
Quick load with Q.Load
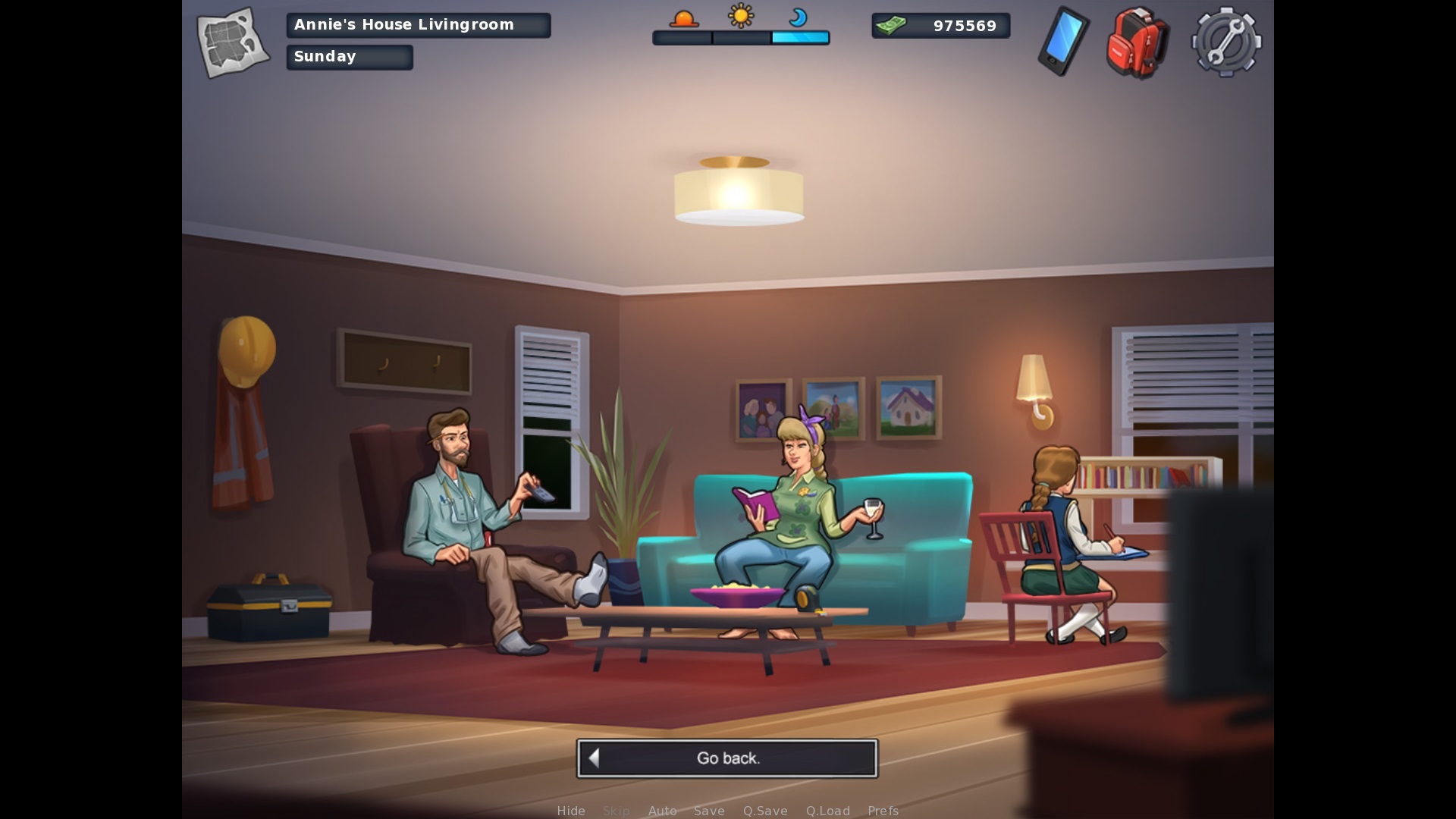coord(827,811)
